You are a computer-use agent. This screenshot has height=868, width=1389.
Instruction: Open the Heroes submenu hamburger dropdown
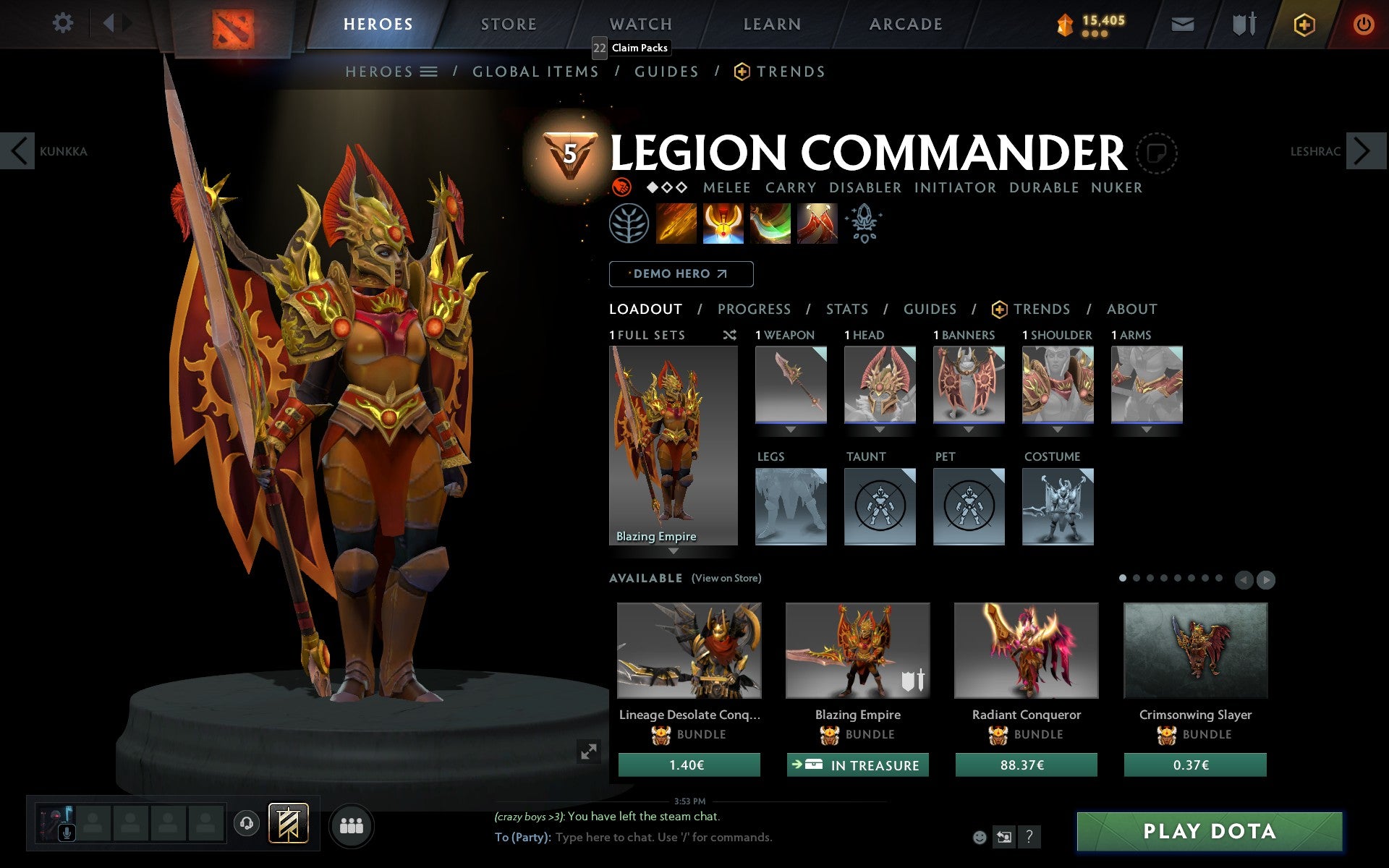429,71
